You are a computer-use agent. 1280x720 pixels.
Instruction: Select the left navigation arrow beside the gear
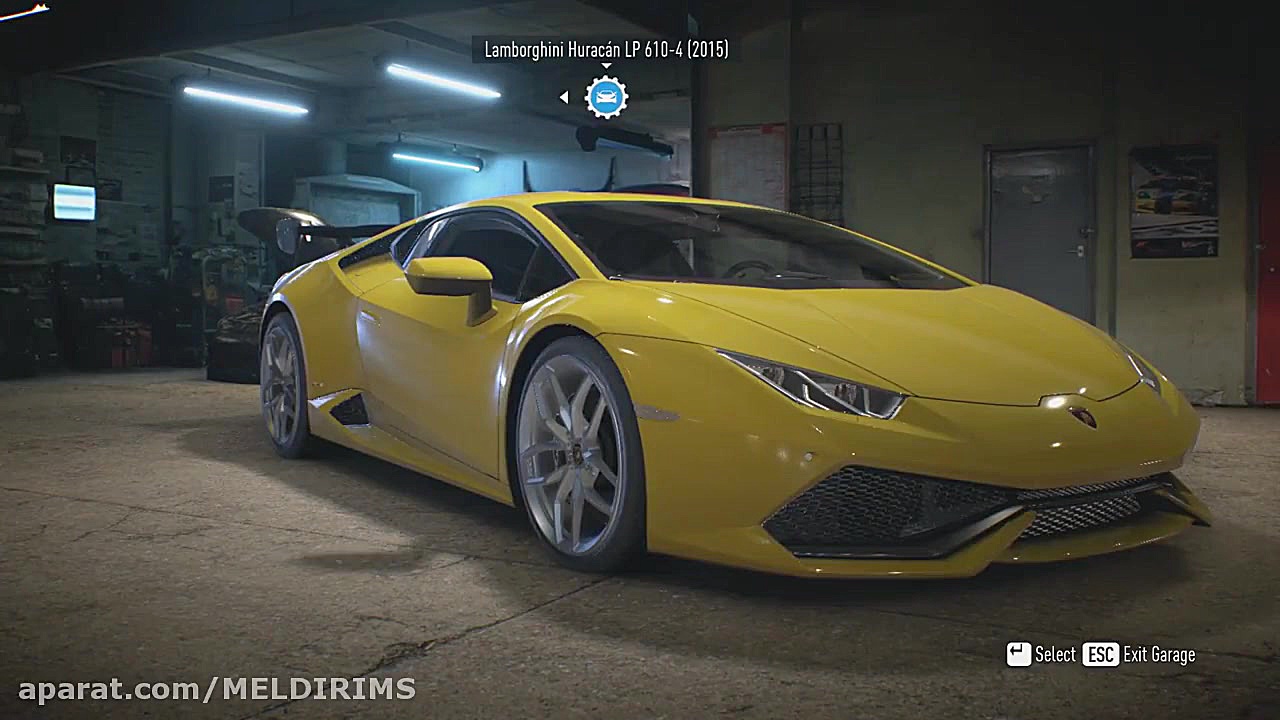(x=563, y=97)
